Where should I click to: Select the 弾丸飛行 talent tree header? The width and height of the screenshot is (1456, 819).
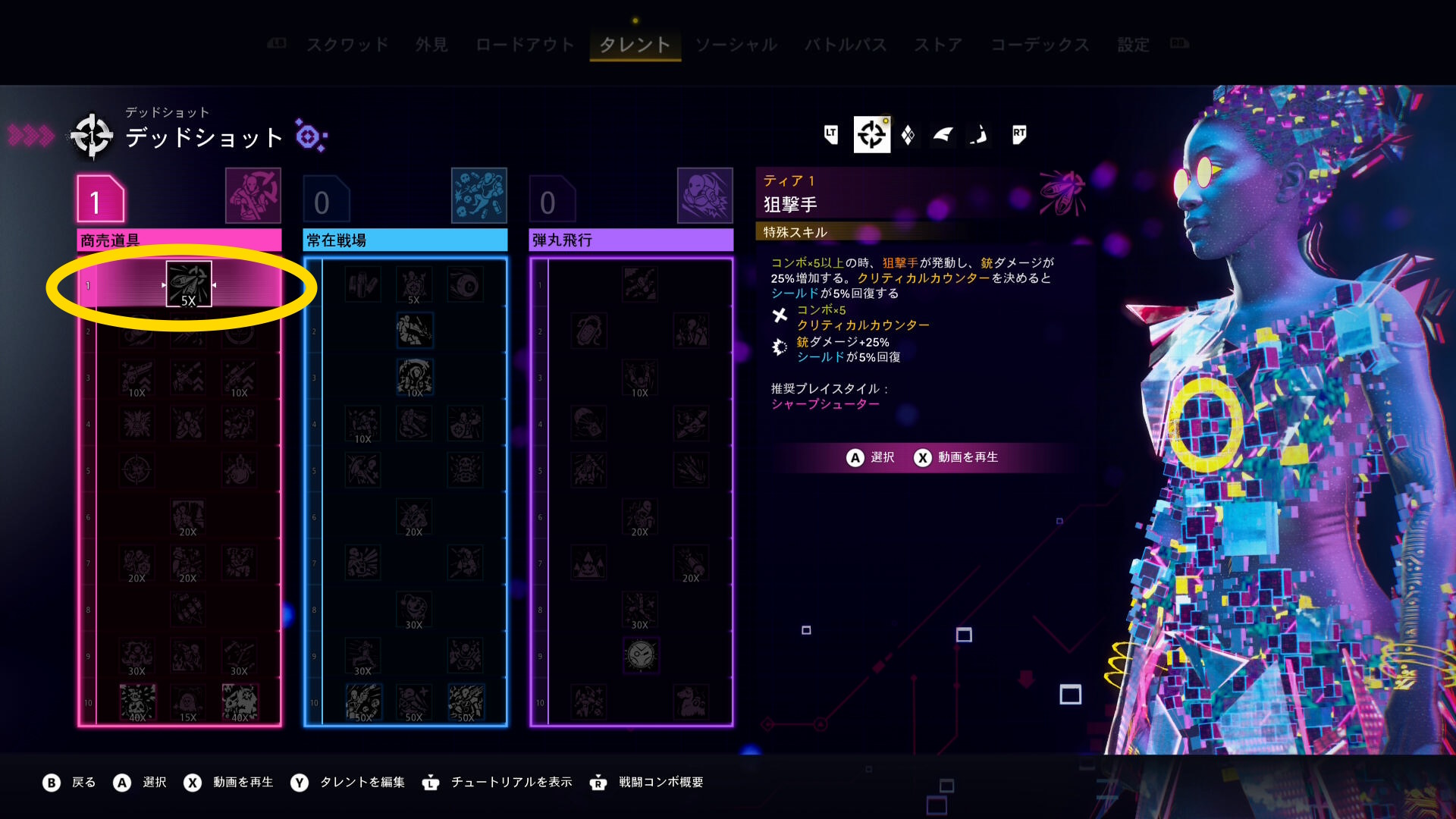point(631,240)
